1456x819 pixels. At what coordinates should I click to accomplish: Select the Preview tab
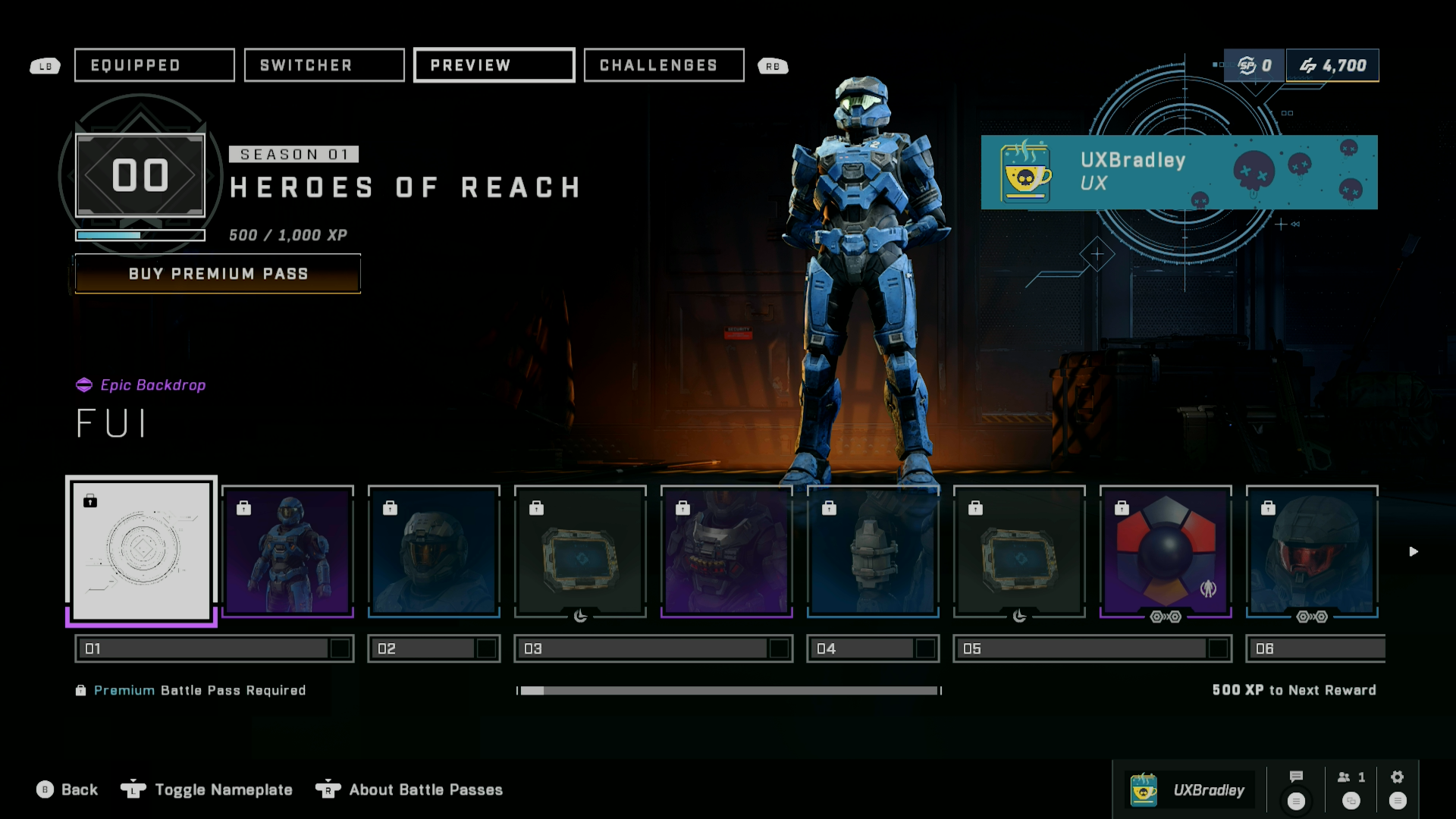click(x=494, y=65)
